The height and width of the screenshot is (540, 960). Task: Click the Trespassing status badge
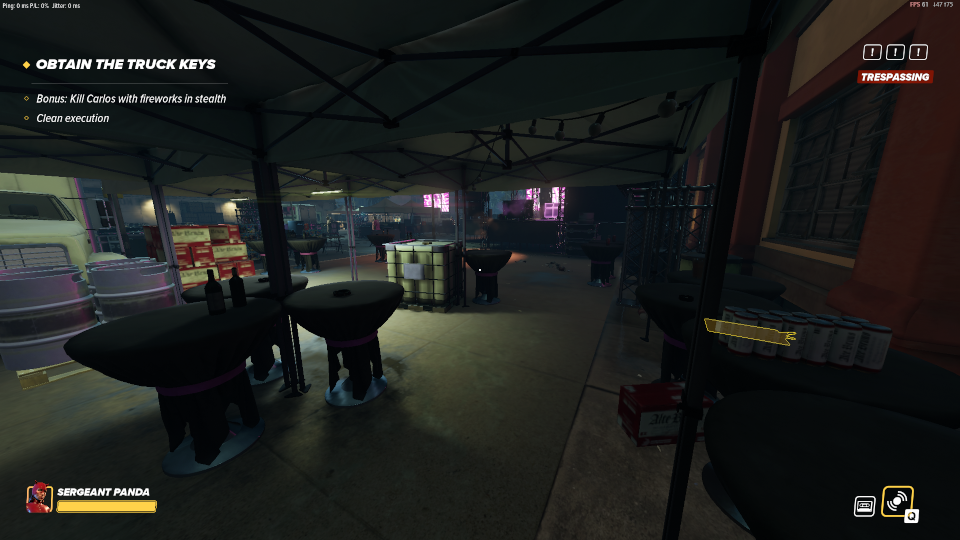click(x=895, y=77)
